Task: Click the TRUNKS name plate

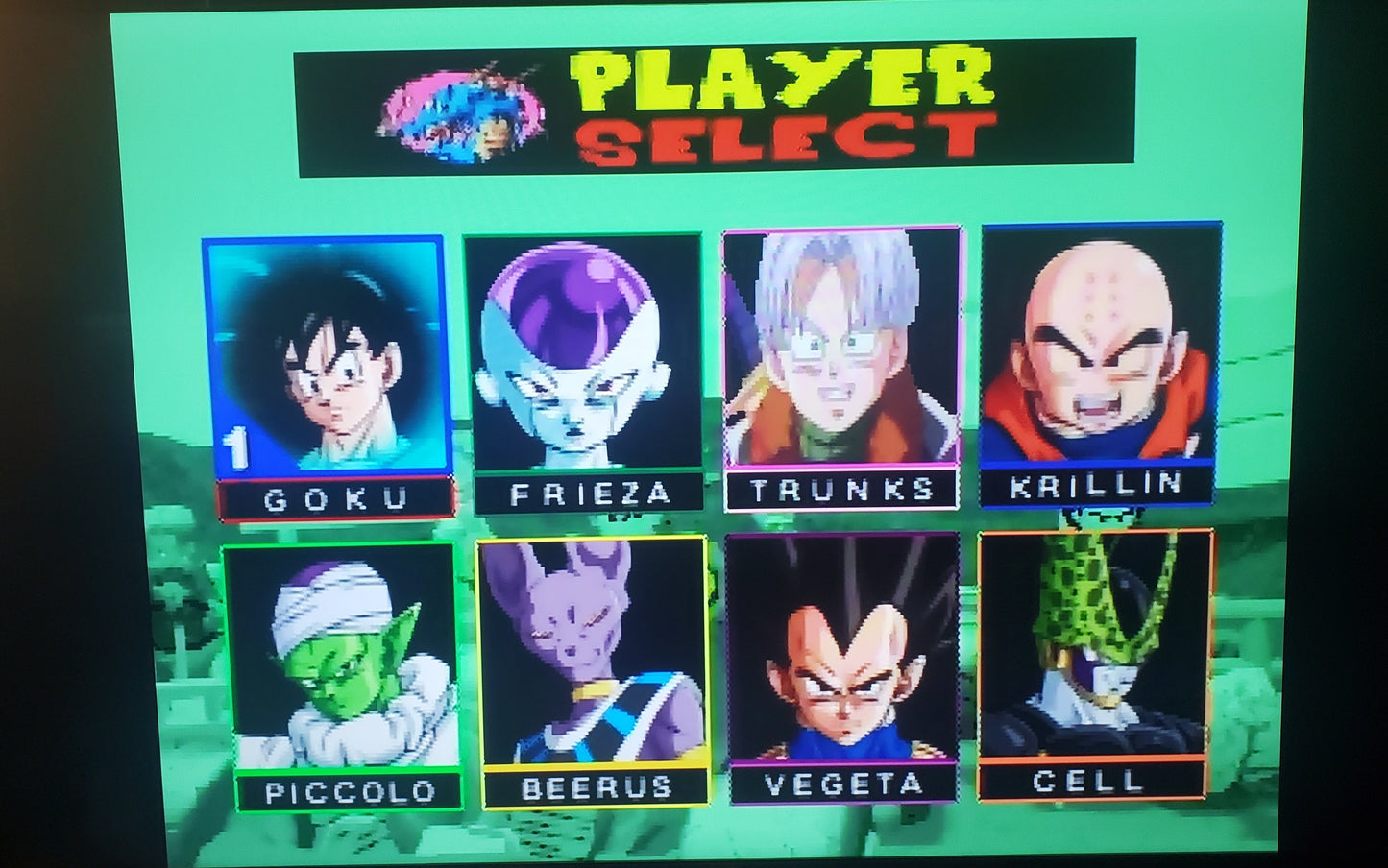Action: 841,490
